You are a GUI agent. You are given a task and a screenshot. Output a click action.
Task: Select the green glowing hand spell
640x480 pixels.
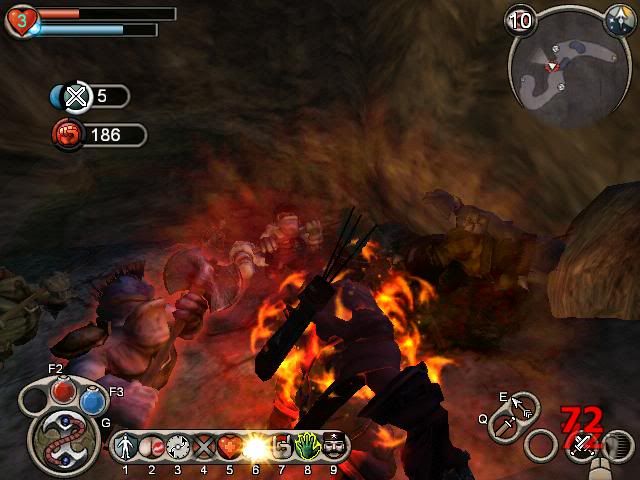point(307,447)
